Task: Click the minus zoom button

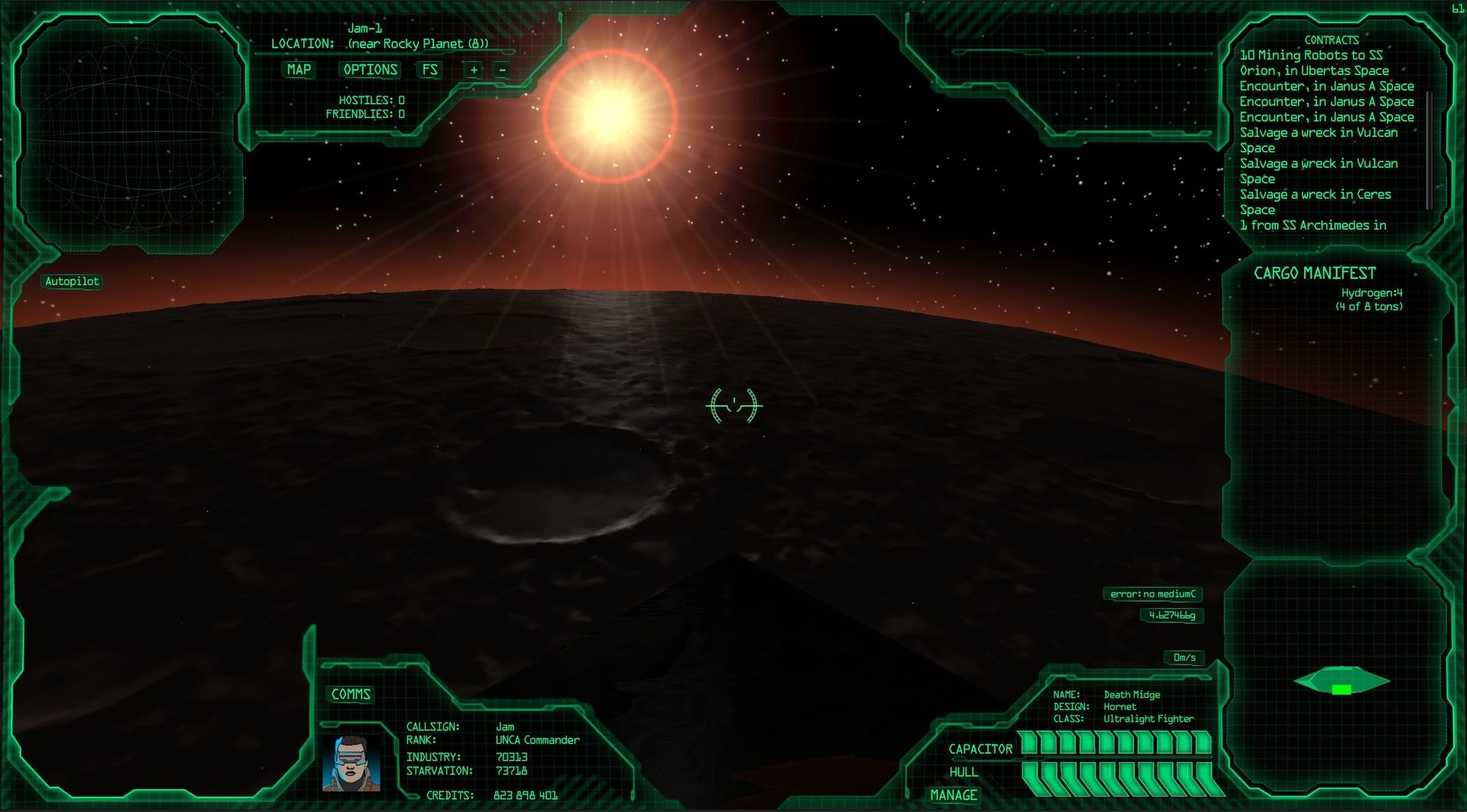Action: click(x=502, y=70)
